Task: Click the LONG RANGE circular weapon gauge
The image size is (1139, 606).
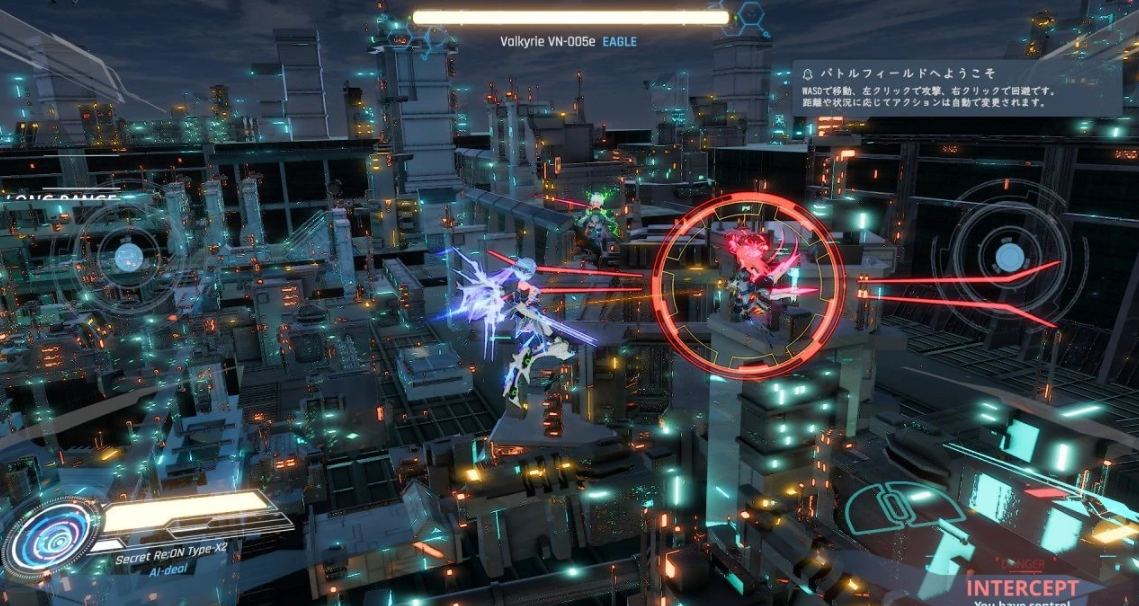Action: click(127, 258)
